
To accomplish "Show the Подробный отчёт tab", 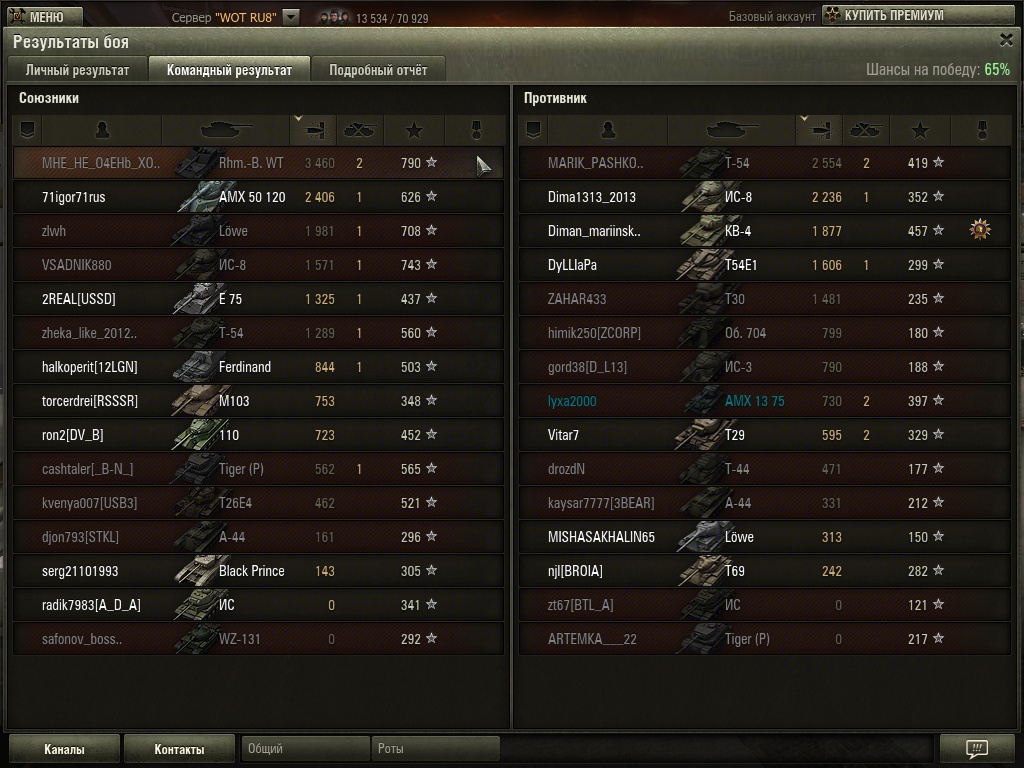I will (378, 70).
